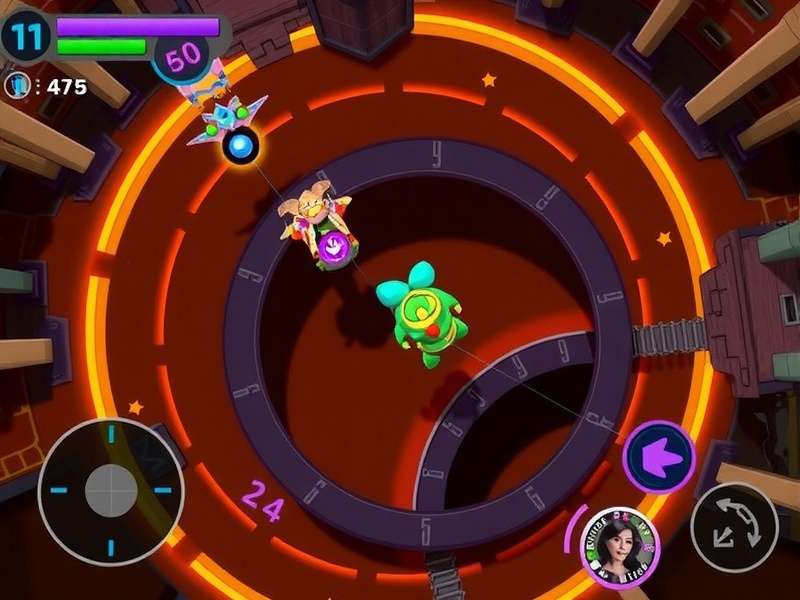Activate the swap arrows button
Screen dimensions: 800x600
pos(734,528)
